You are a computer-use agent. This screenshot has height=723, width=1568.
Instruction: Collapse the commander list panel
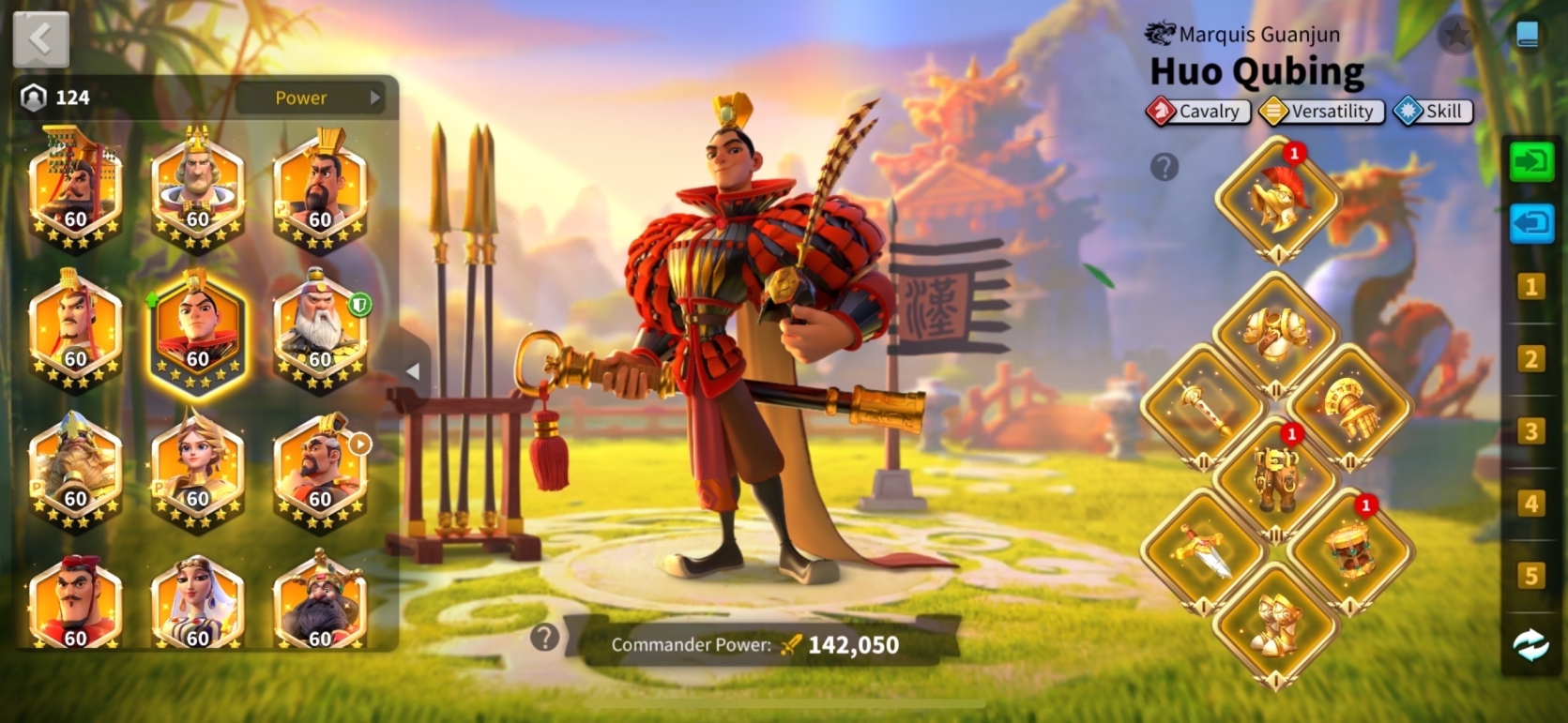pyautogui.click(x=413, y=371)
